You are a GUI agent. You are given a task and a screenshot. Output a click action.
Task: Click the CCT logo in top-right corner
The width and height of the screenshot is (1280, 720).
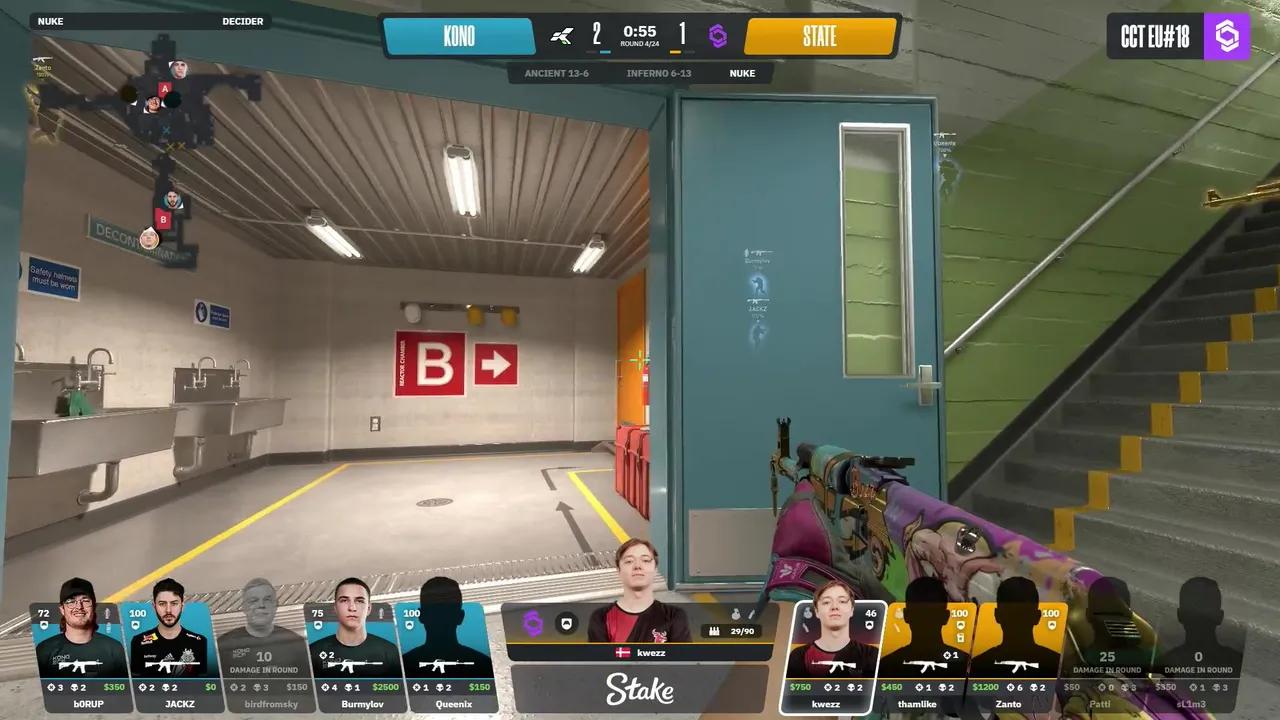1228,36
